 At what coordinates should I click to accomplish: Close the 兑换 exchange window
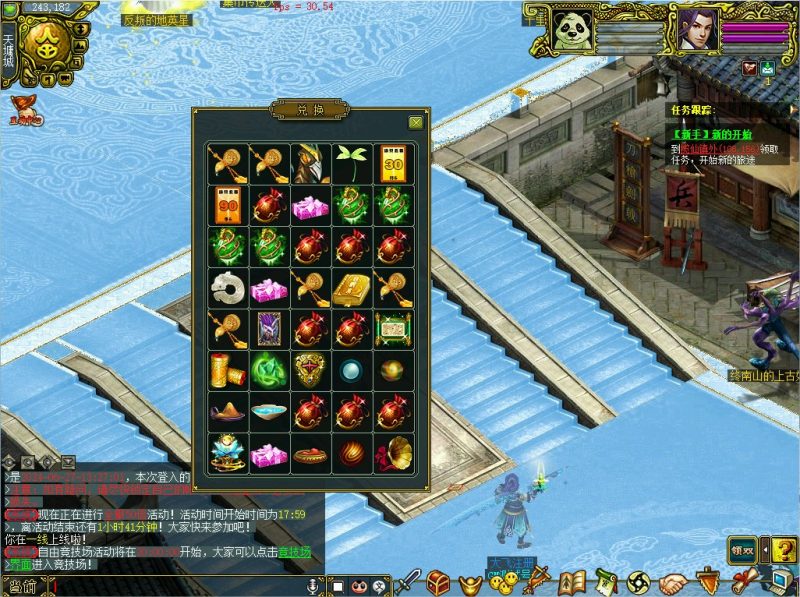pyautogui.click(x=415, y=122)
